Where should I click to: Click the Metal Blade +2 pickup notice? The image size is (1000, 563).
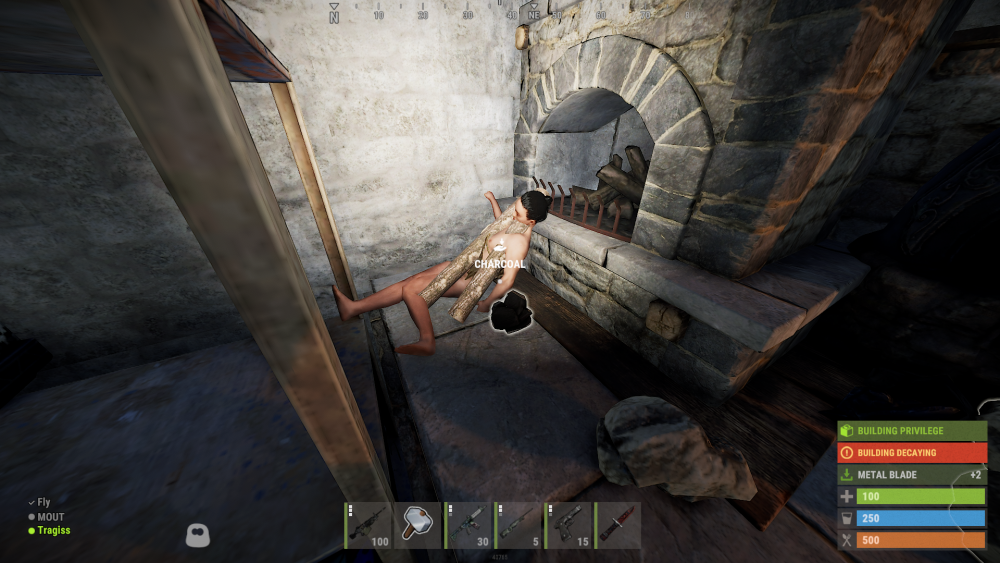coord(912,475)
